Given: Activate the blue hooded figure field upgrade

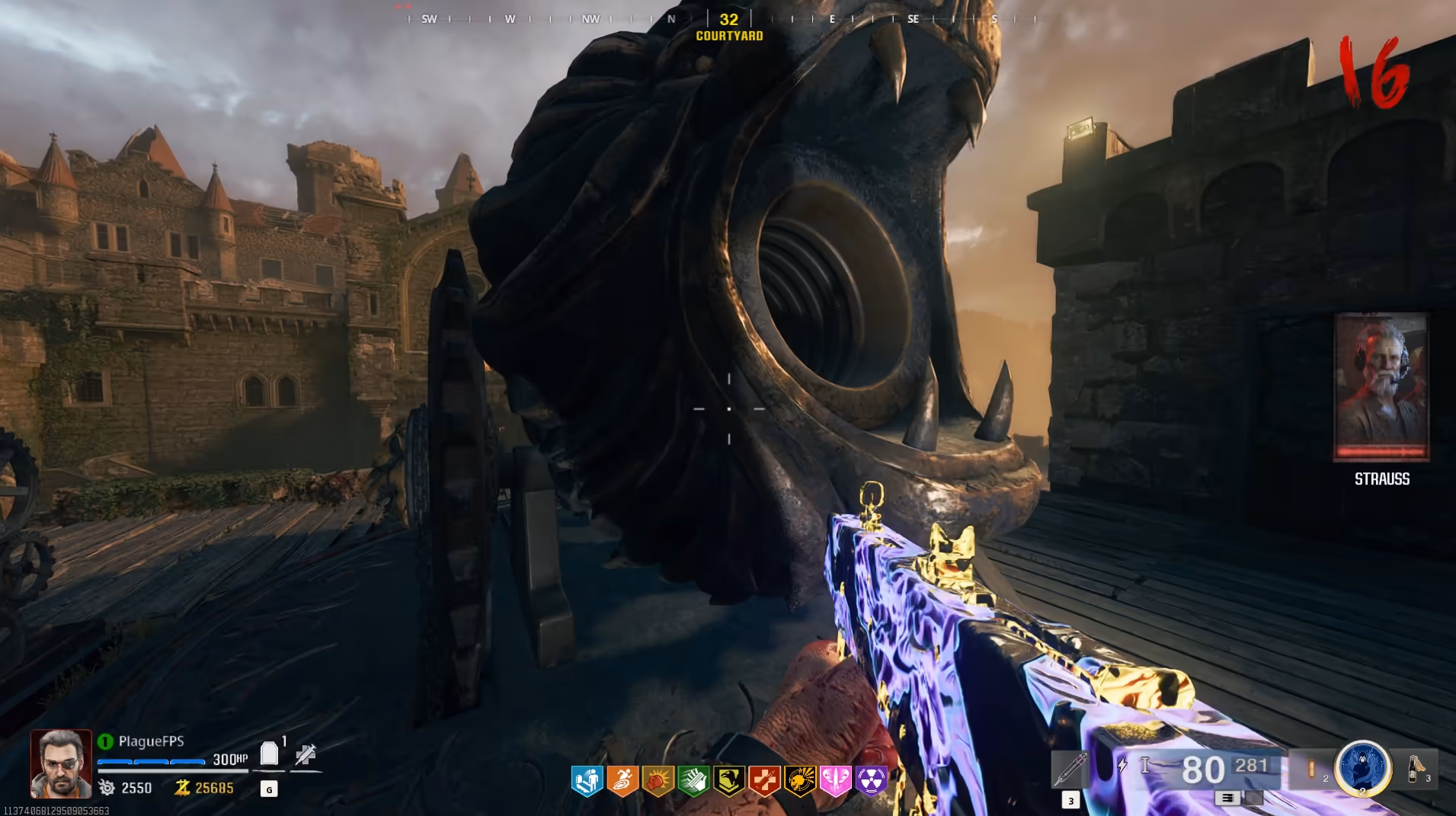Looking at the screenshot, I should (1363, 767).
